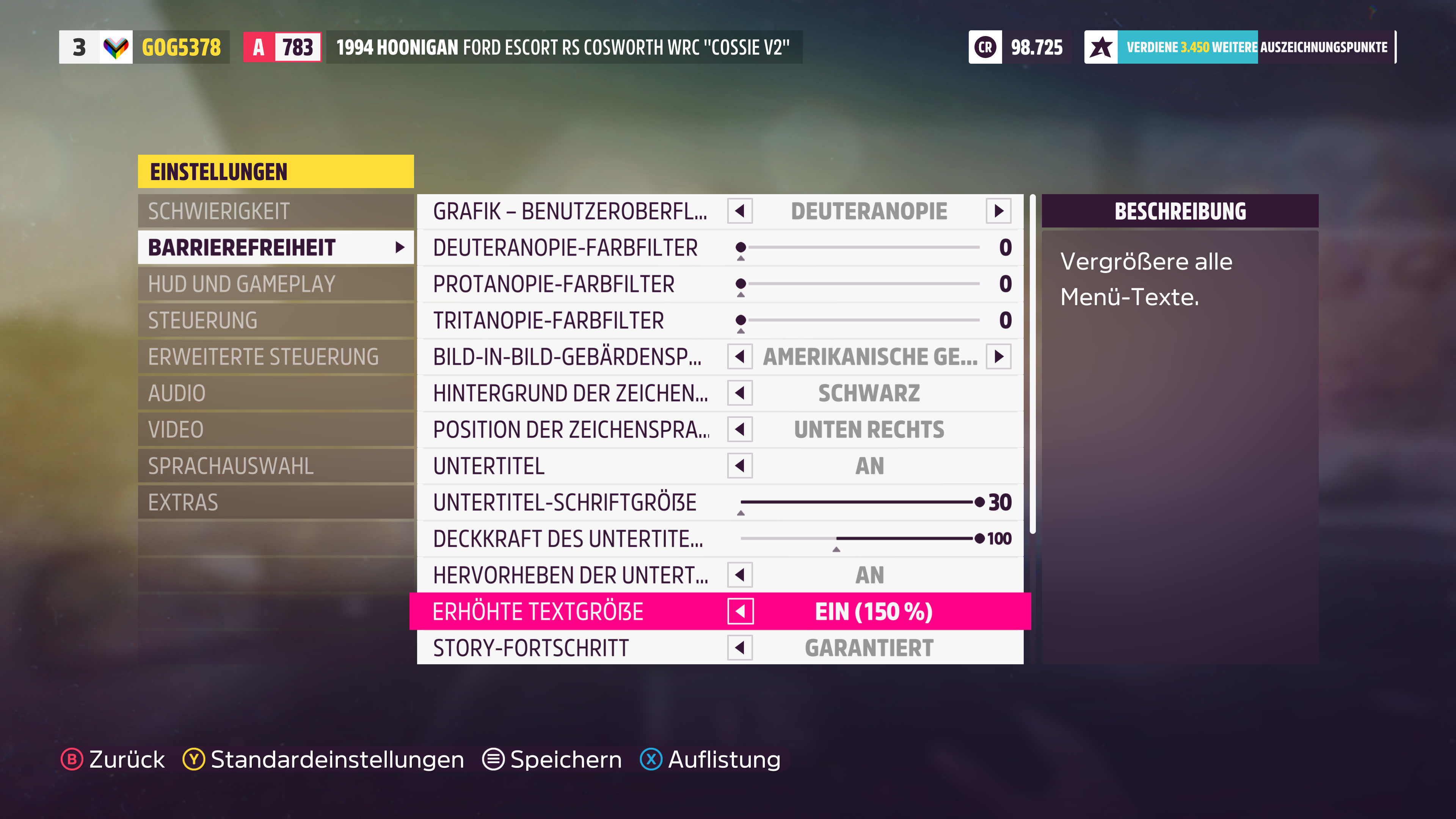Click left arrow next to Schwarz
The image size is (1456, 819).
740,394
